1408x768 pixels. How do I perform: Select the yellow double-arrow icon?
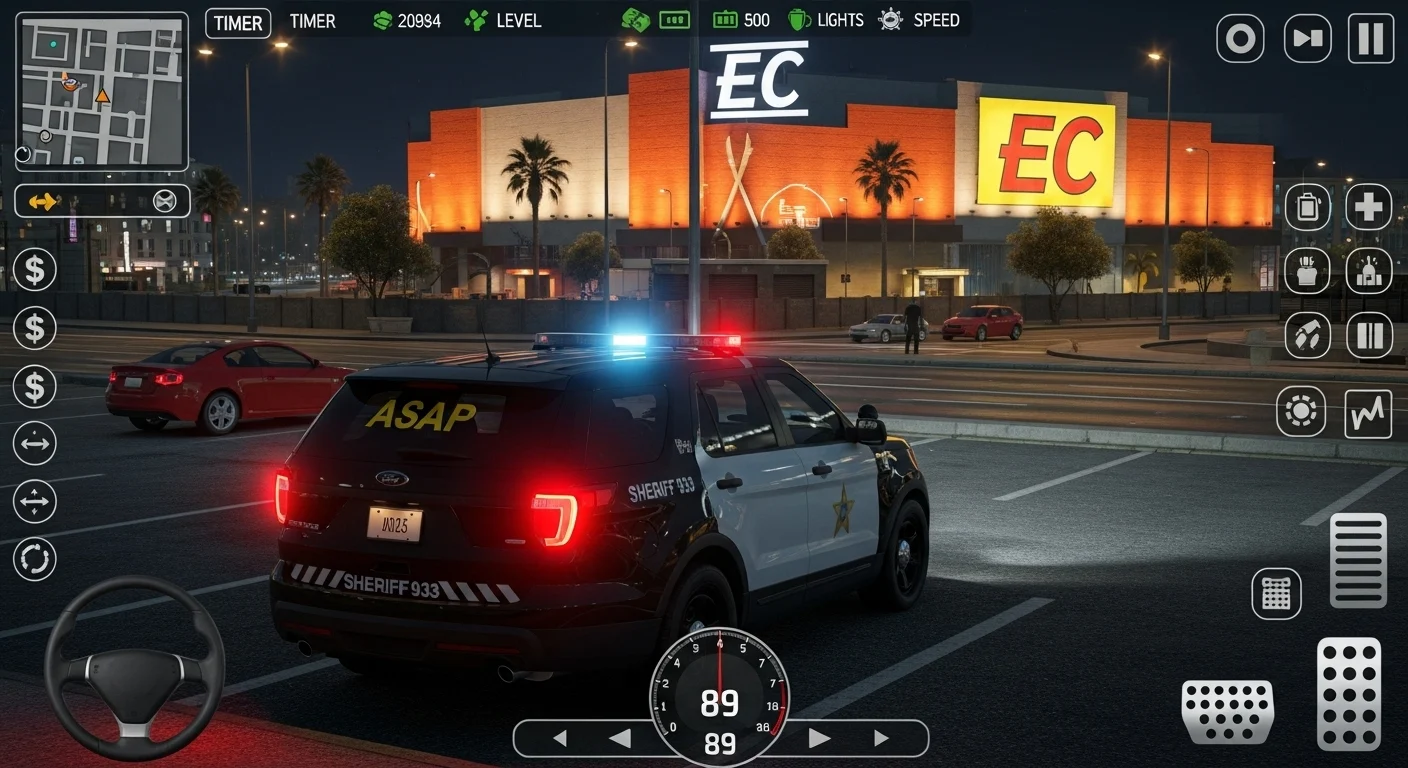[x=44, y=202]
